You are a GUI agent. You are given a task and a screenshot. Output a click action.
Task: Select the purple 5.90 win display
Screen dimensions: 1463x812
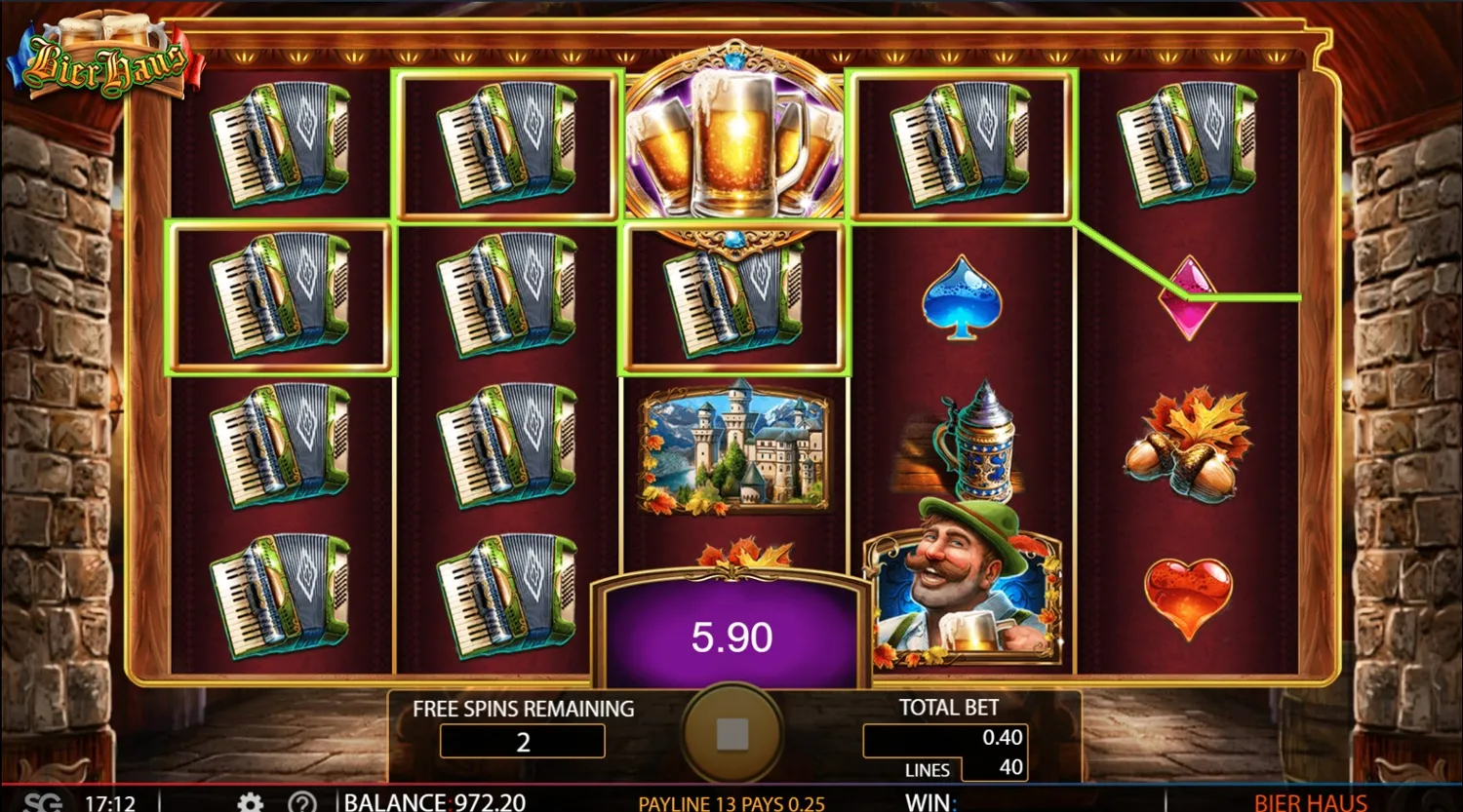(x=731, y=637)
